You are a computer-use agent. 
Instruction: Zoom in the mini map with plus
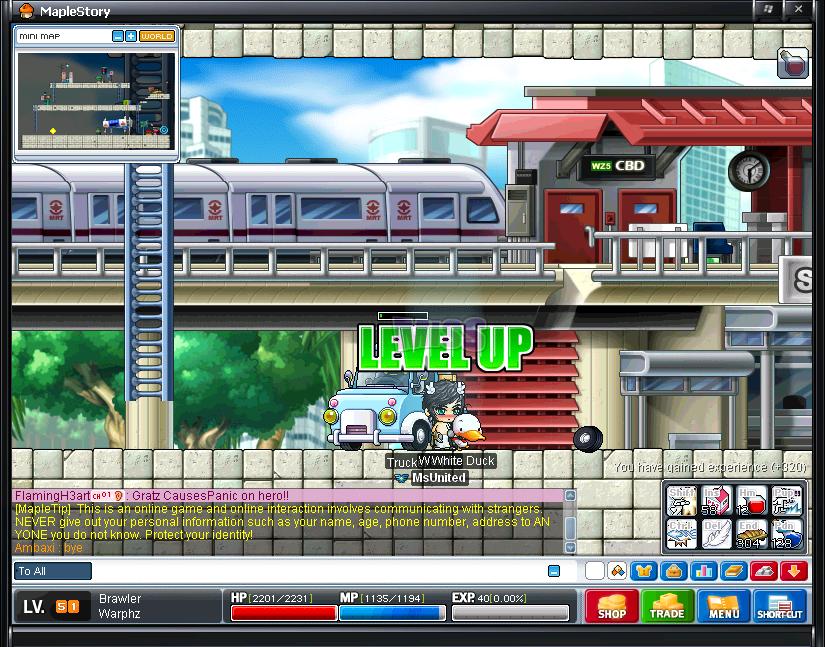(x=131, y=36)
